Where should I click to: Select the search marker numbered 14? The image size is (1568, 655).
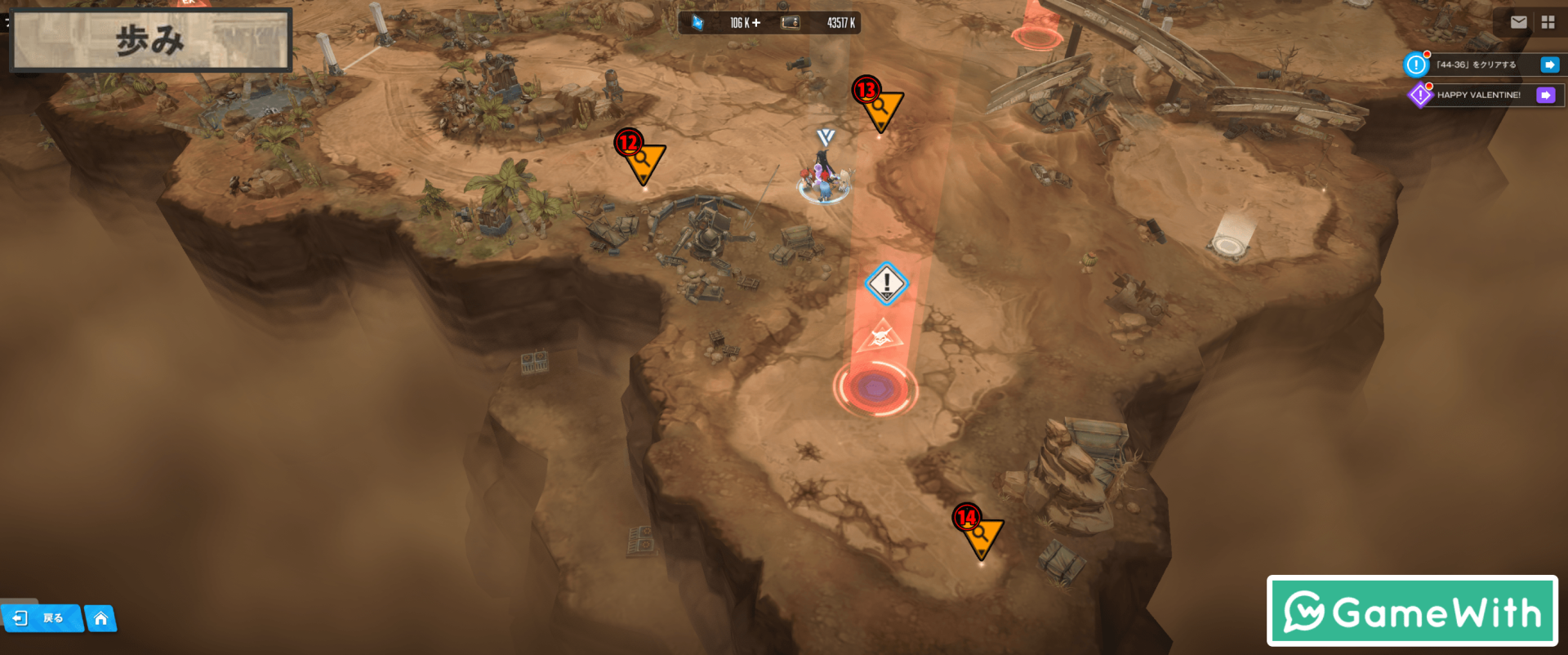click(x=981, y=537)
